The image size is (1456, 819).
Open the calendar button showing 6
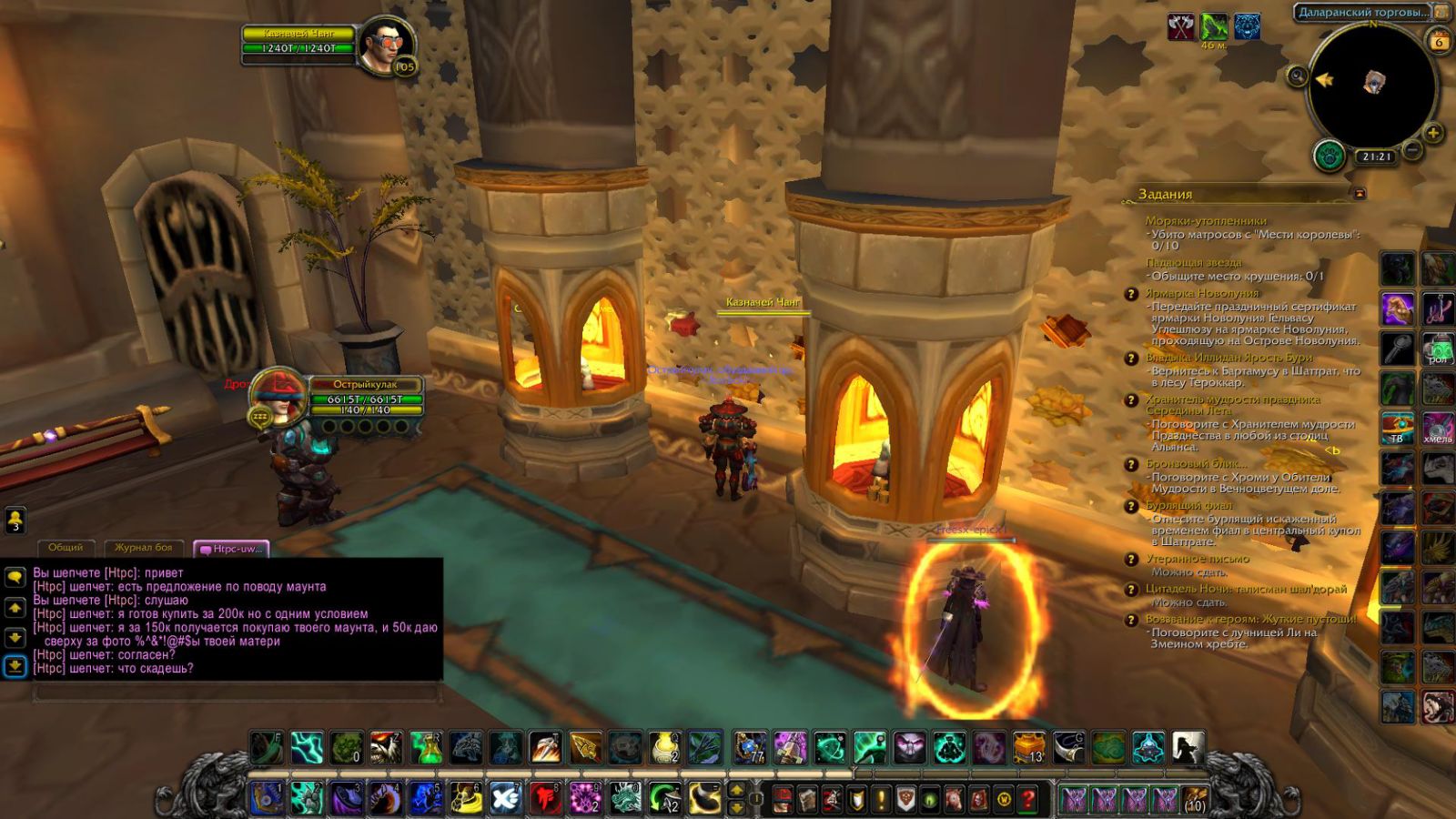pyautogui.click(x=1439, y=42)
